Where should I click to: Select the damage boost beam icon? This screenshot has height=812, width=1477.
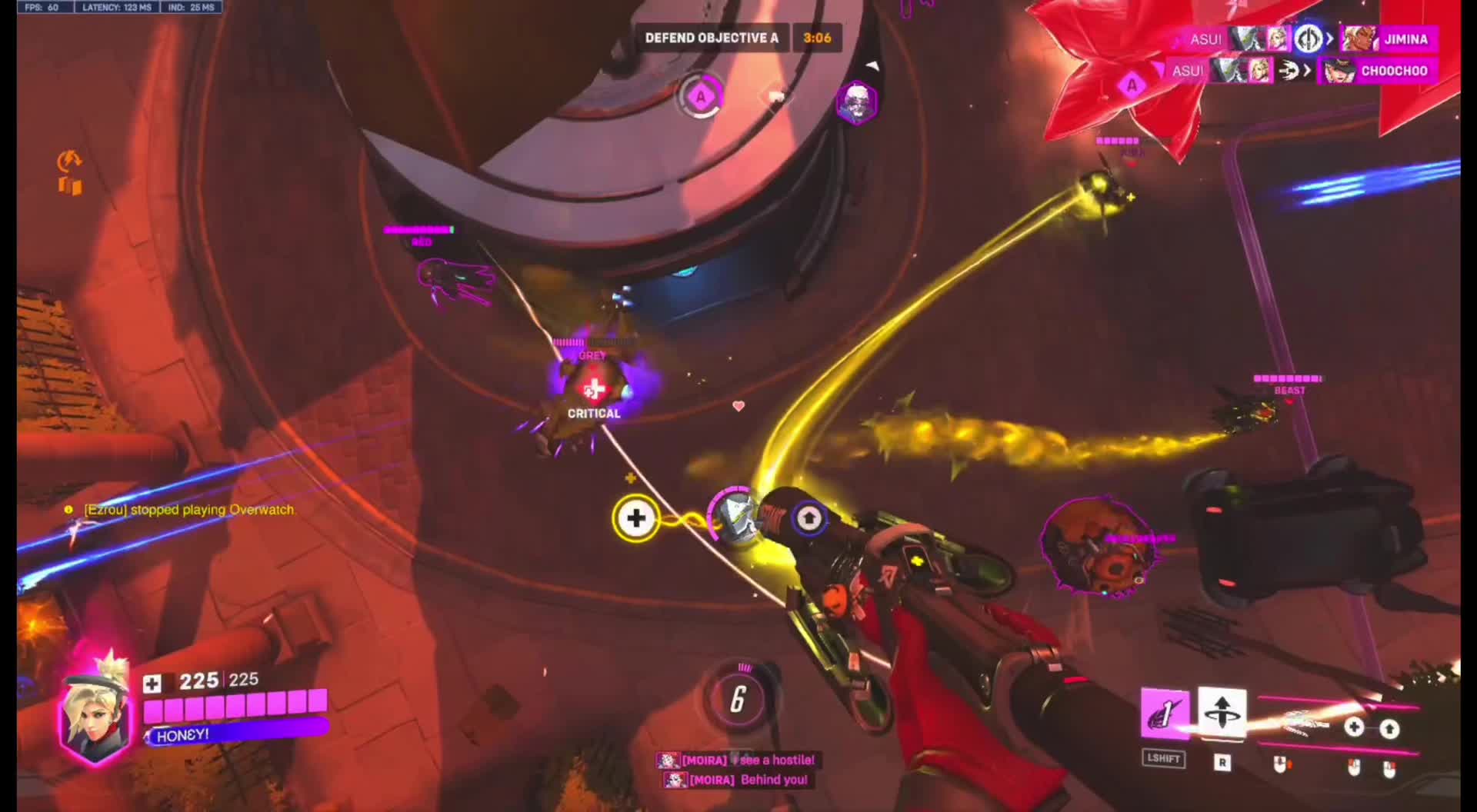tap(1389, 728)
